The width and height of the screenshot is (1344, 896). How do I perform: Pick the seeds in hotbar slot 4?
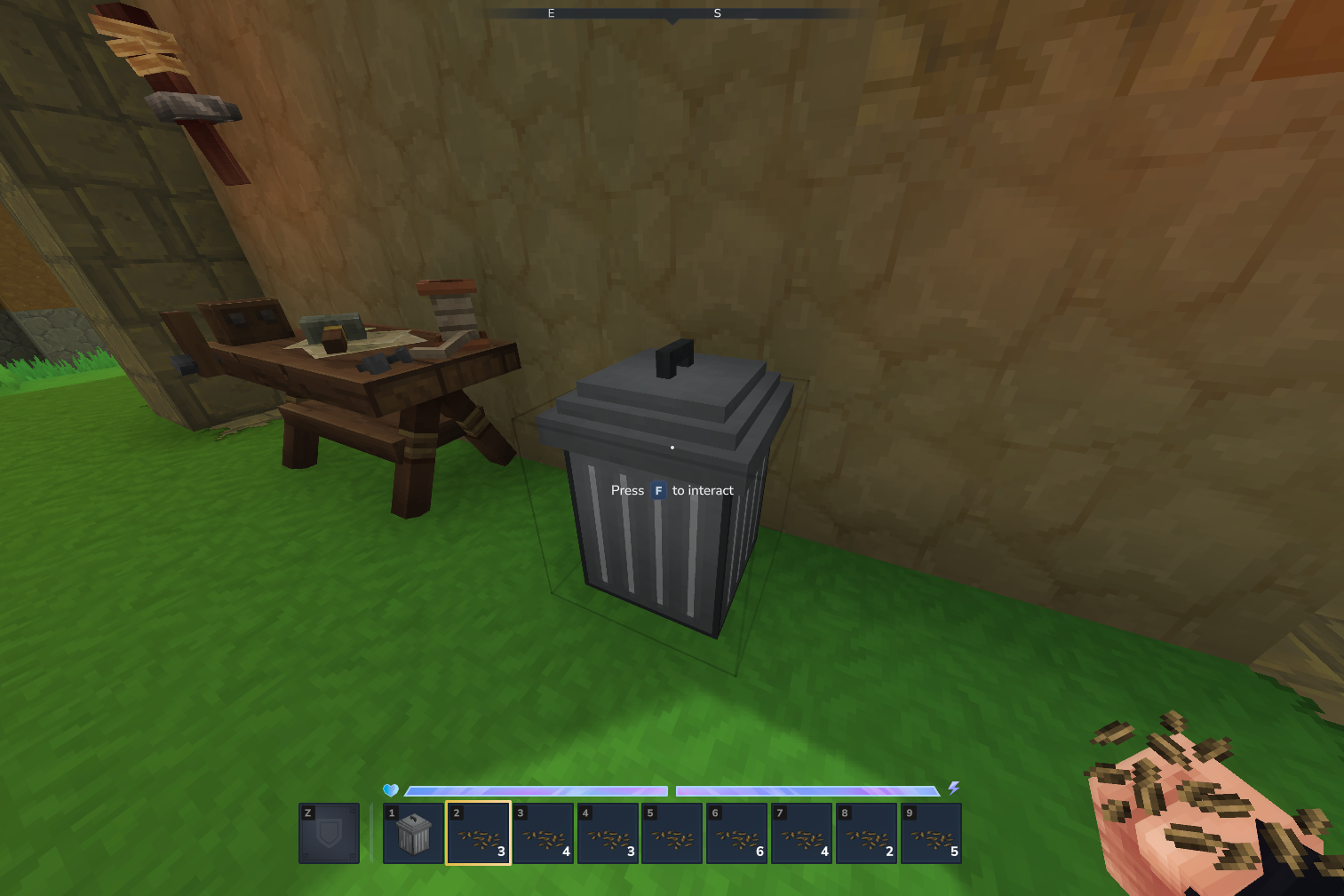[608, 833]
